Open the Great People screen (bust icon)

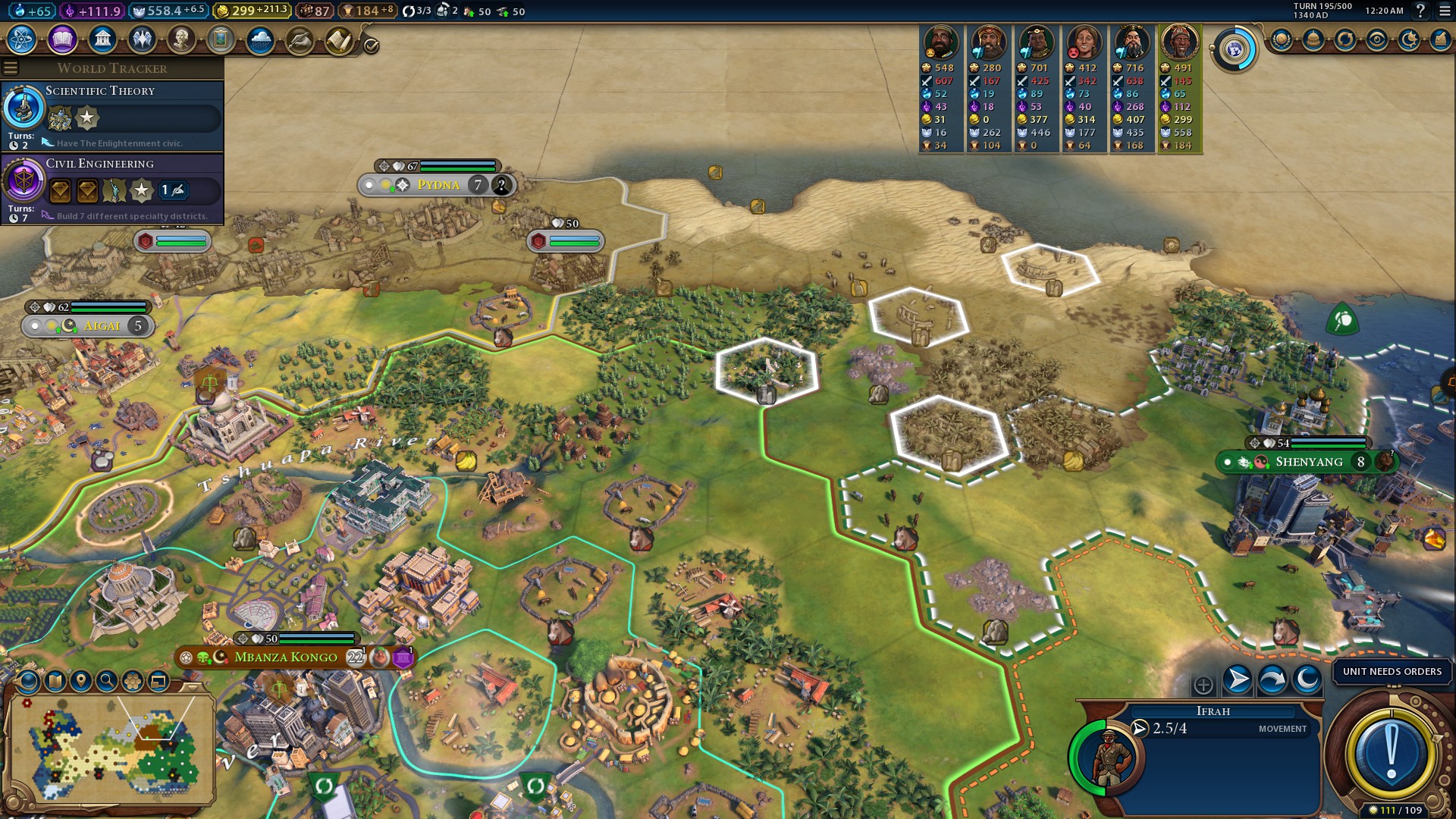[x=181, y=39]
